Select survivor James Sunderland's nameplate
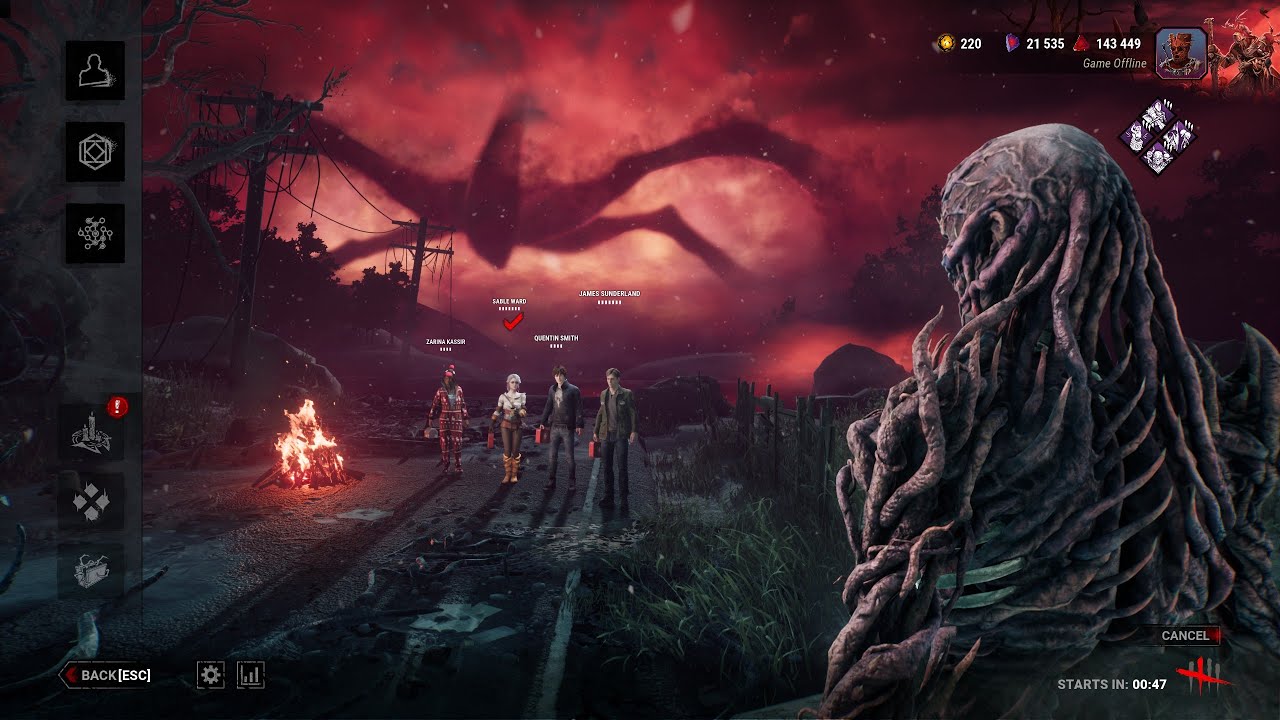The width and height of the screenshot is (1280, 720). 609,294
